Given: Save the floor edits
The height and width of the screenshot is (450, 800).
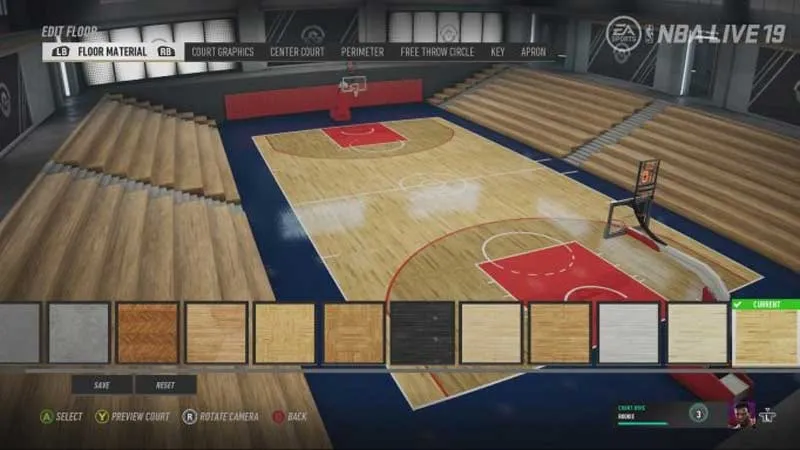Looking at the screenshot, I should pos(101,385).
